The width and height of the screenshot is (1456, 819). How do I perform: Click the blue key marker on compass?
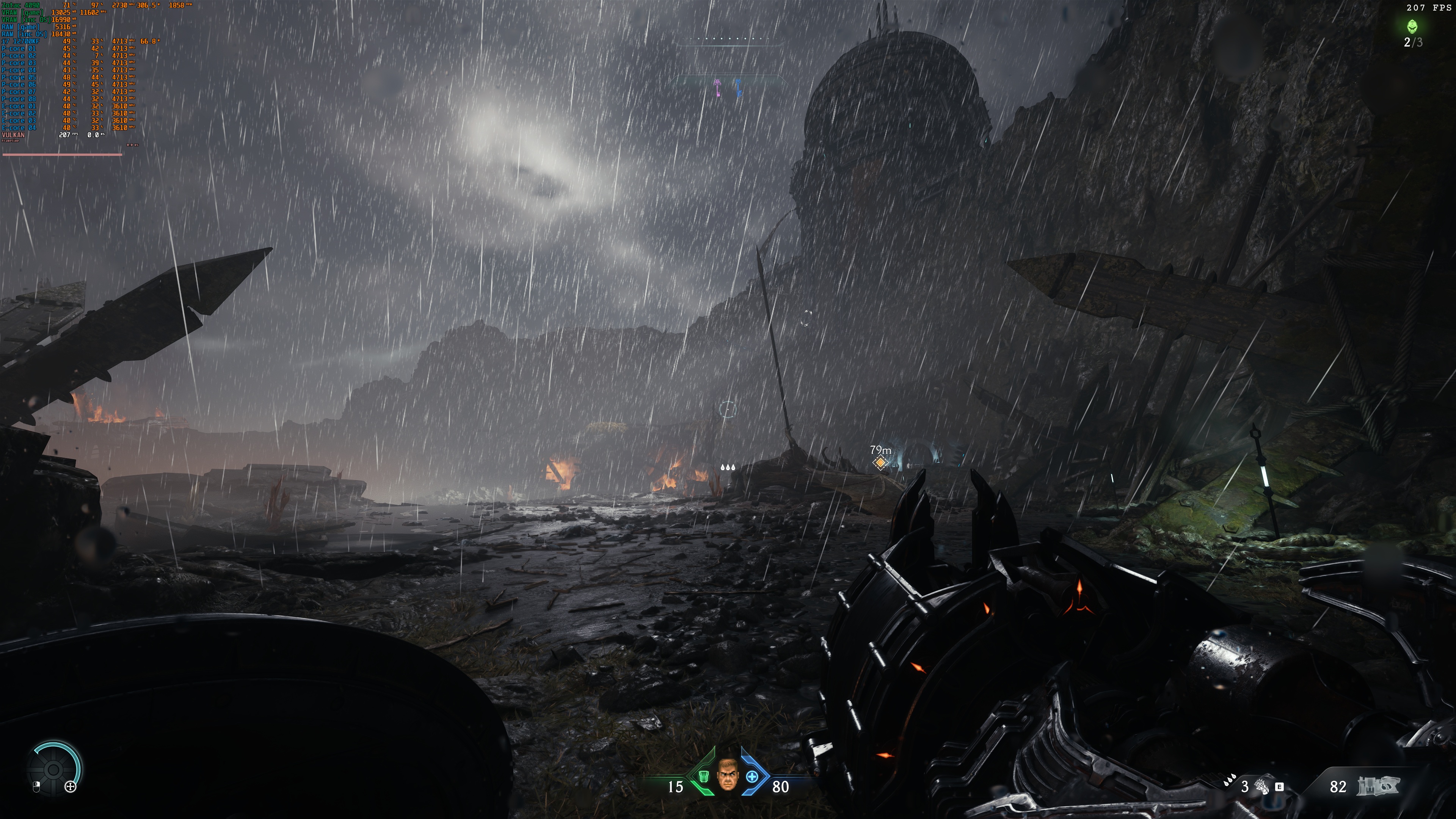coord(738,88)
